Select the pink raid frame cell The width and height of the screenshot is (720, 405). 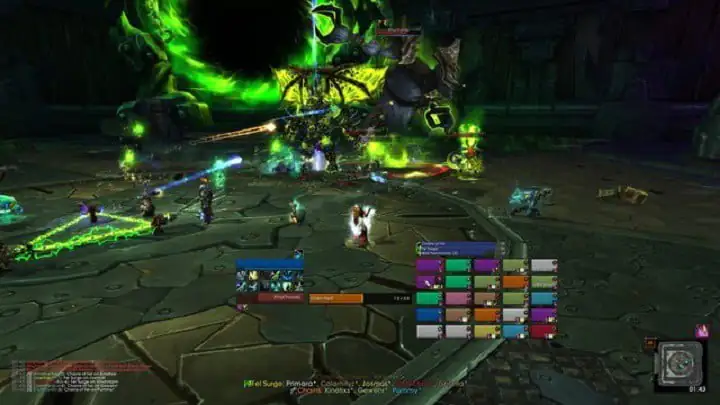coord(459,298)
